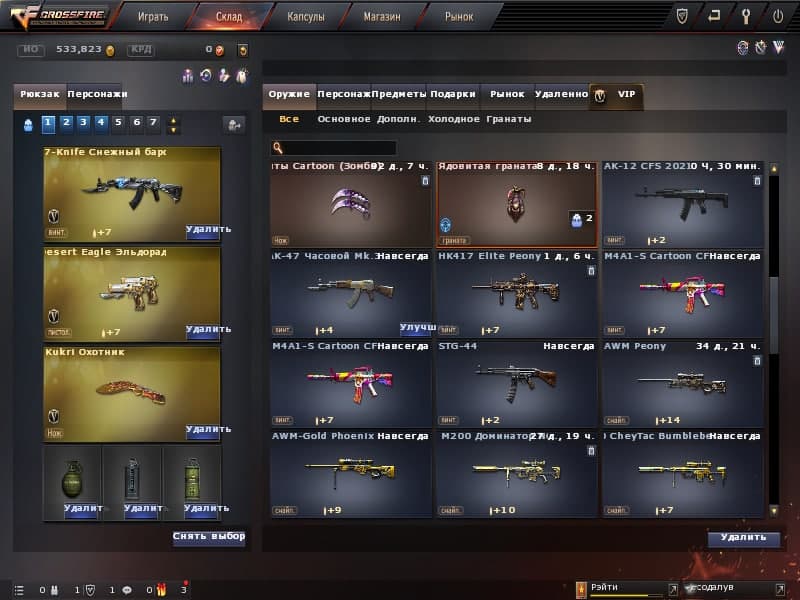
Task: Open the Рынок top menu
Action: click(458, 17)
